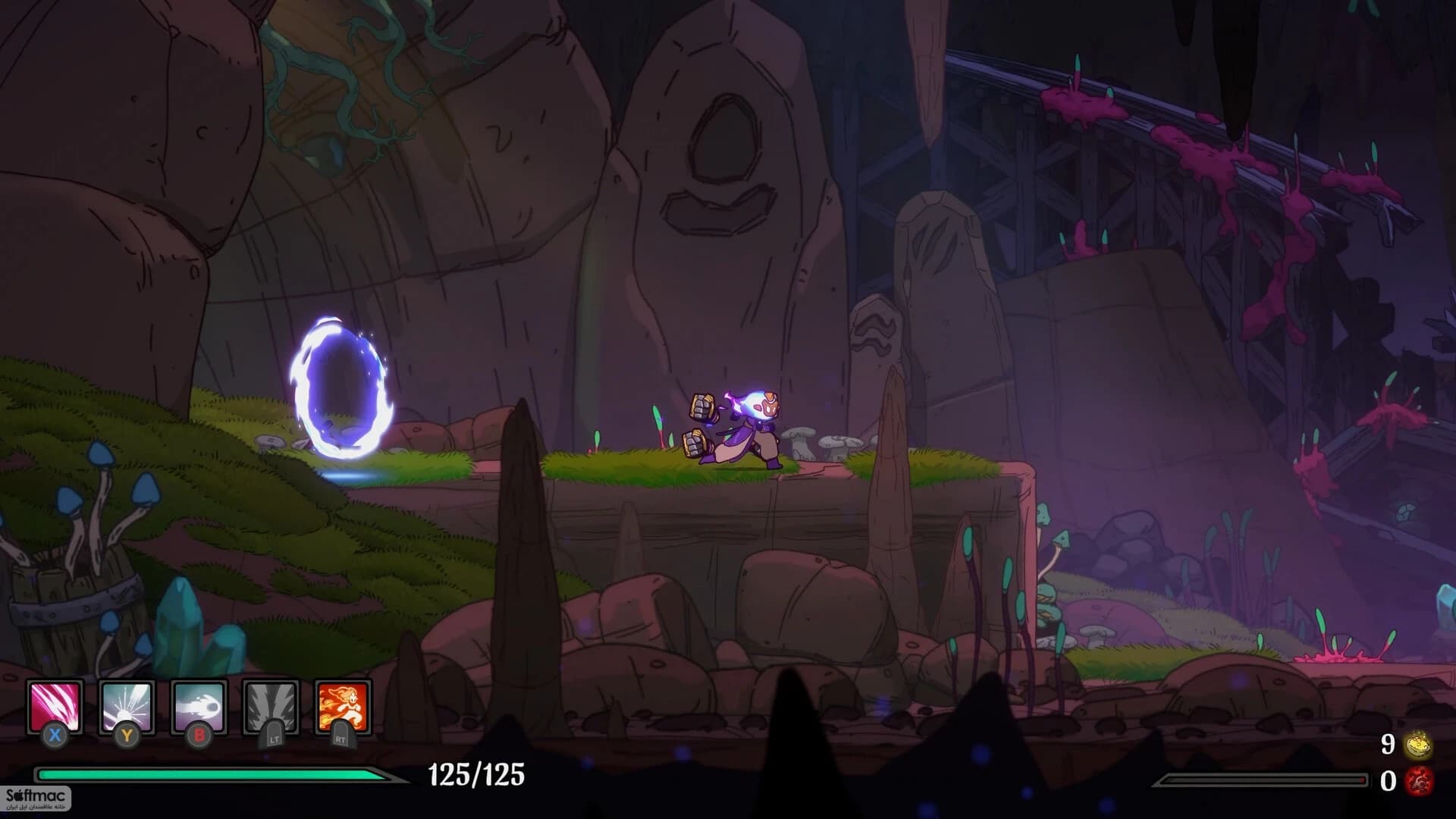The height and width of the screenshot is (819, 1456).
Task: Click the blue X button badge
Action: point(53,734)
